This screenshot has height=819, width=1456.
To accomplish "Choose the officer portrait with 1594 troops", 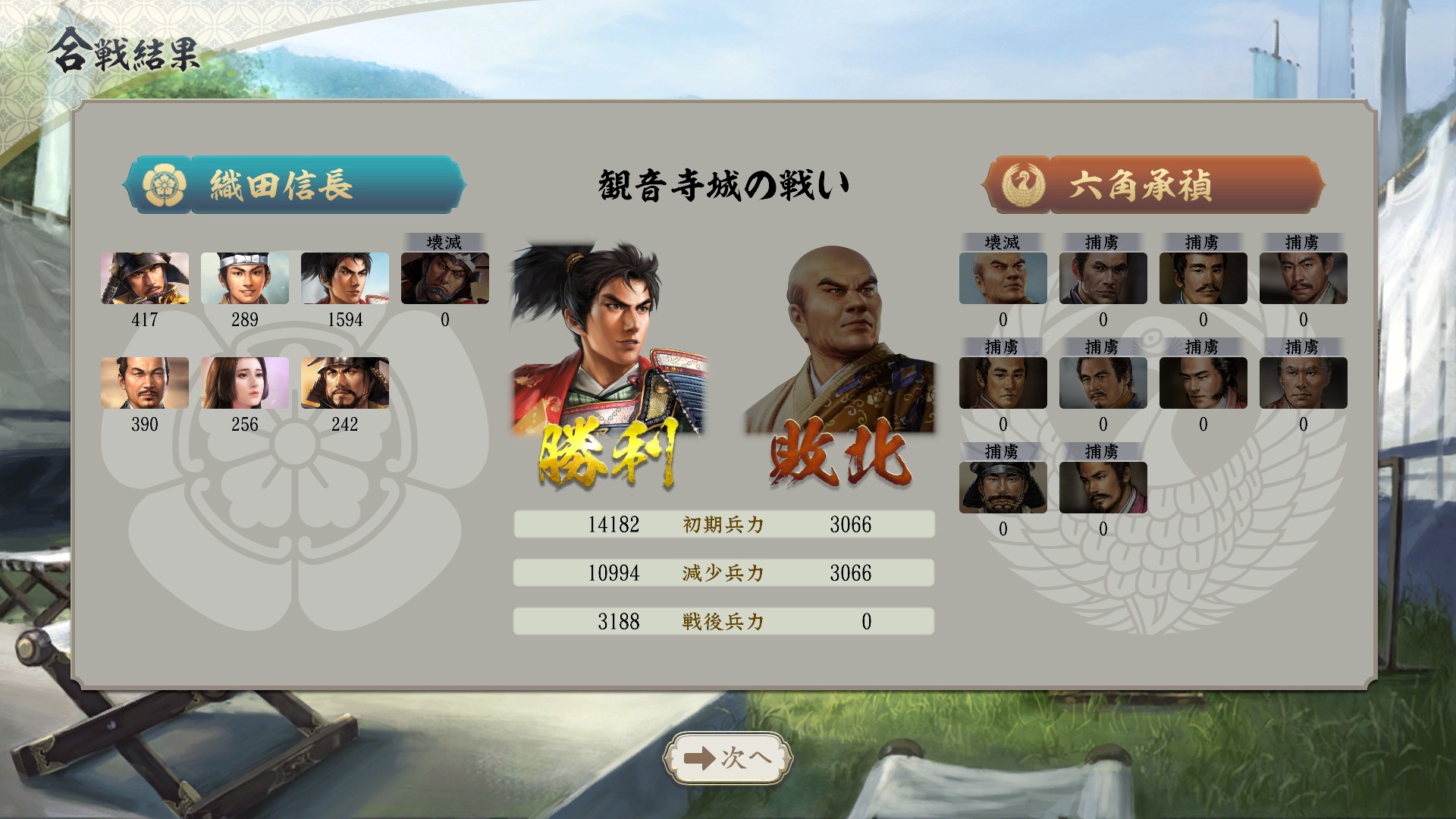I will point(345,278).
